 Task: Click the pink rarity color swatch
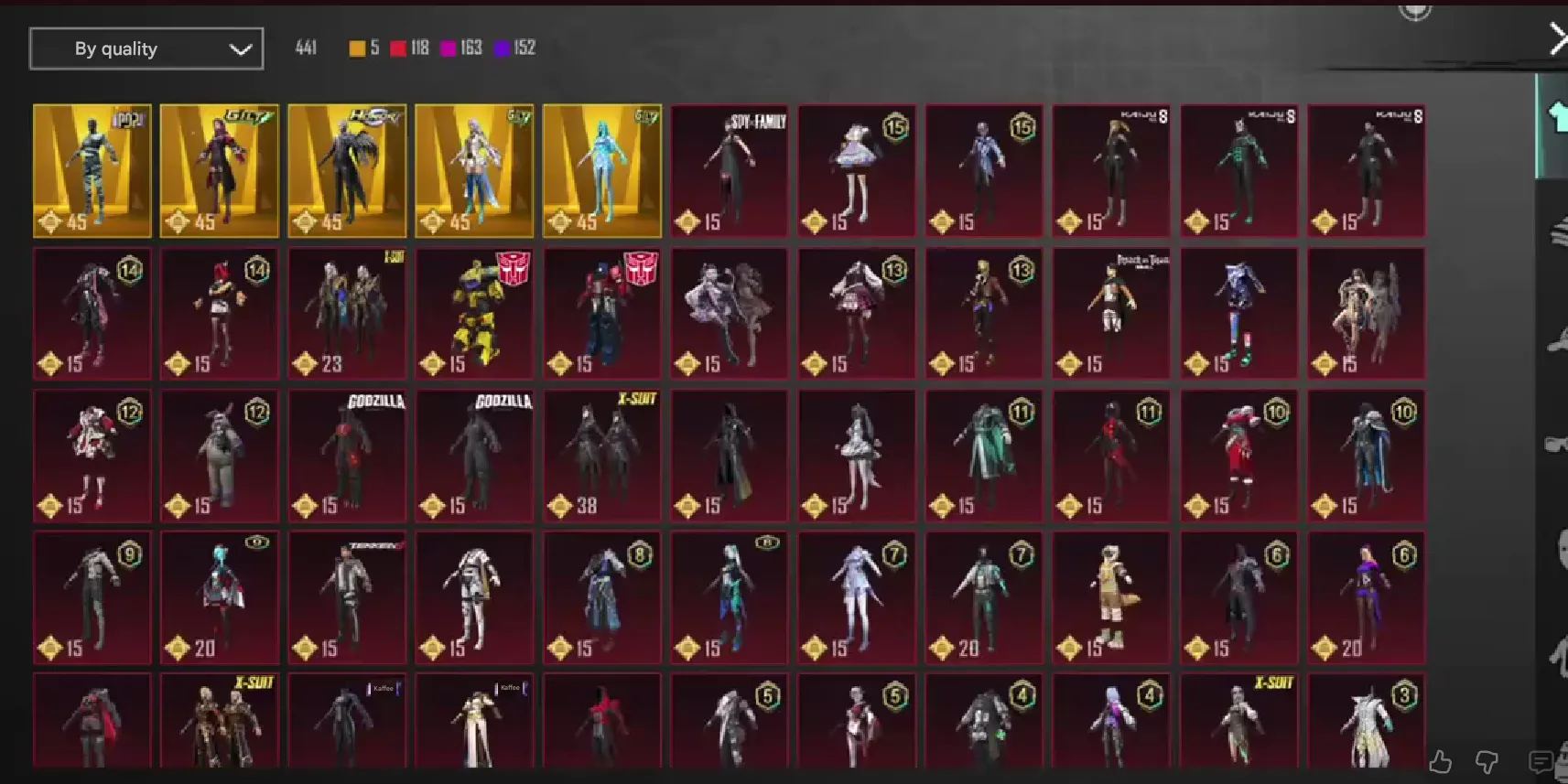pos(448,48)
